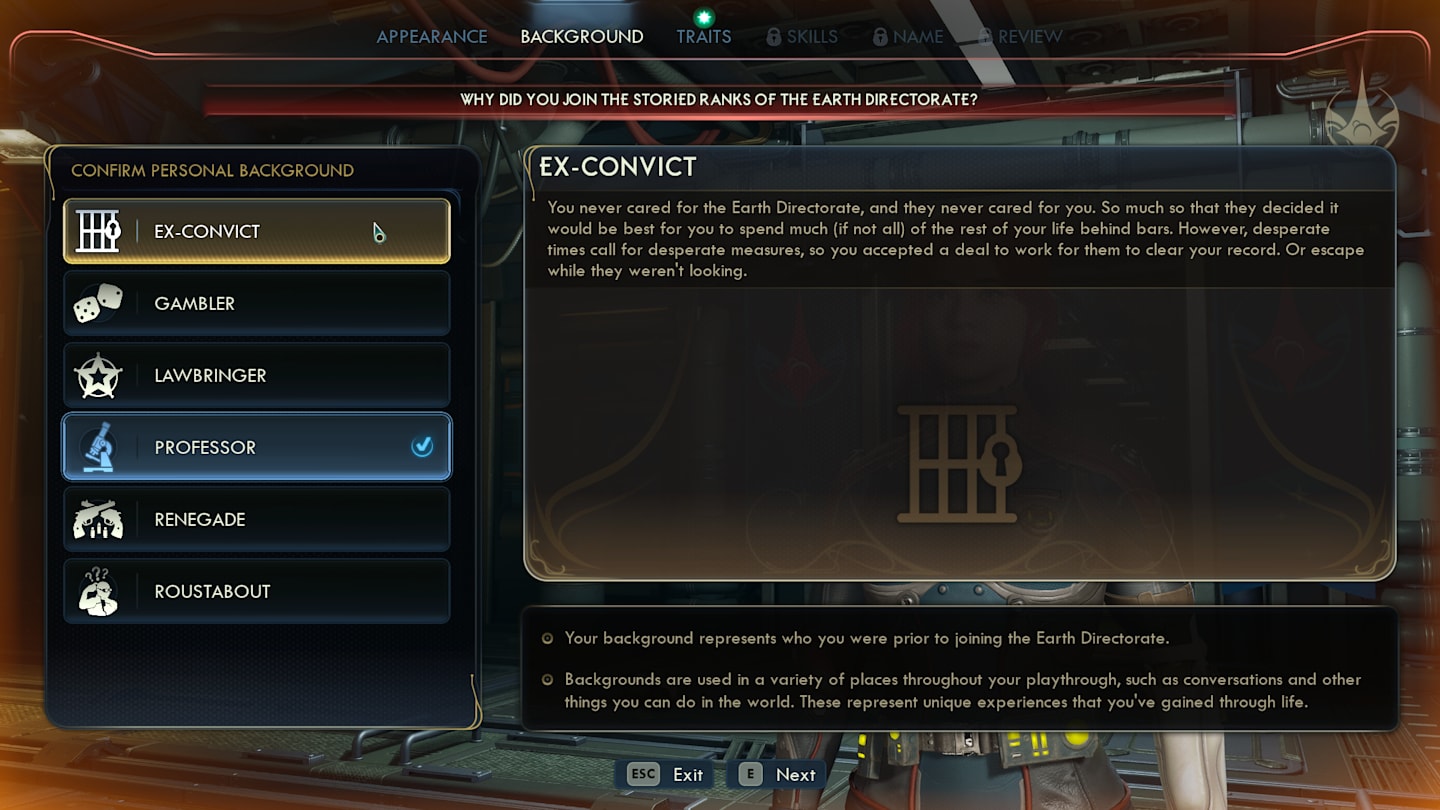Viewport: 1440px width, 810px height.
Task: Select the Roustabout background
Action: click(x=256, y=591)
